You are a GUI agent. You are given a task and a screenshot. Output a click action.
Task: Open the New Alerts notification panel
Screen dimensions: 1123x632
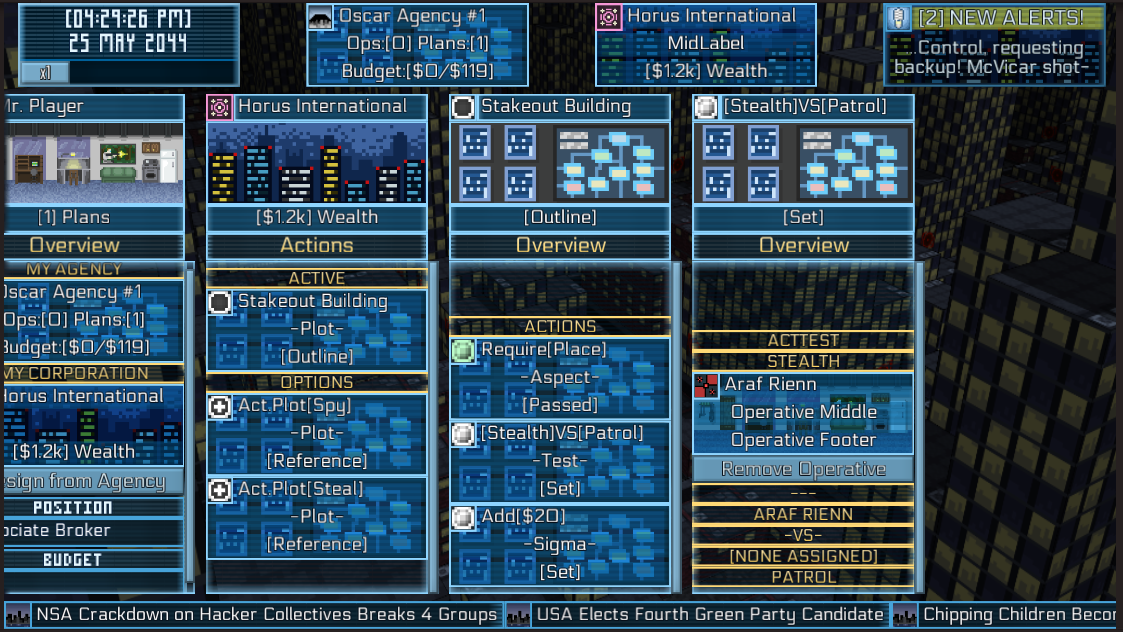click(995, 44)
